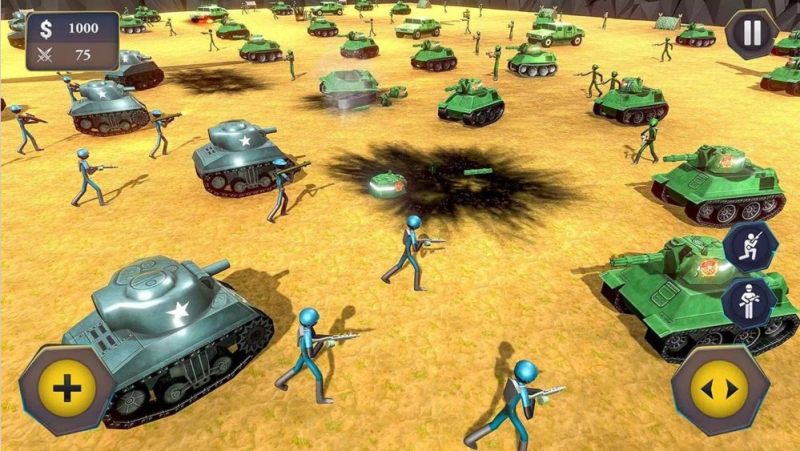Click the left-right arrows button
Screen dimensions: 800x451
click(x=719, y=389)
